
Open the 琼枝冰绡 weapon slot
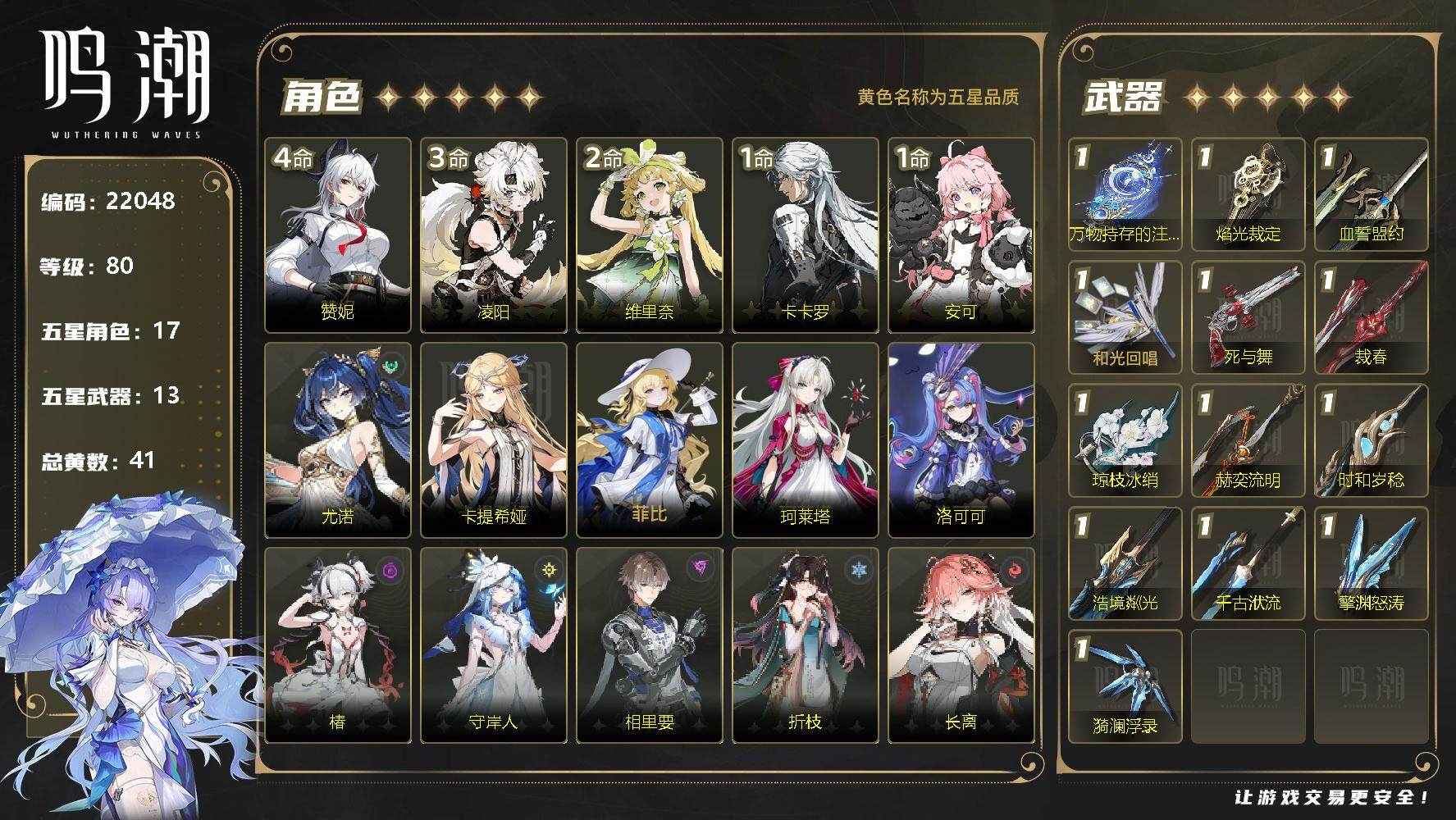(1125, 440)
